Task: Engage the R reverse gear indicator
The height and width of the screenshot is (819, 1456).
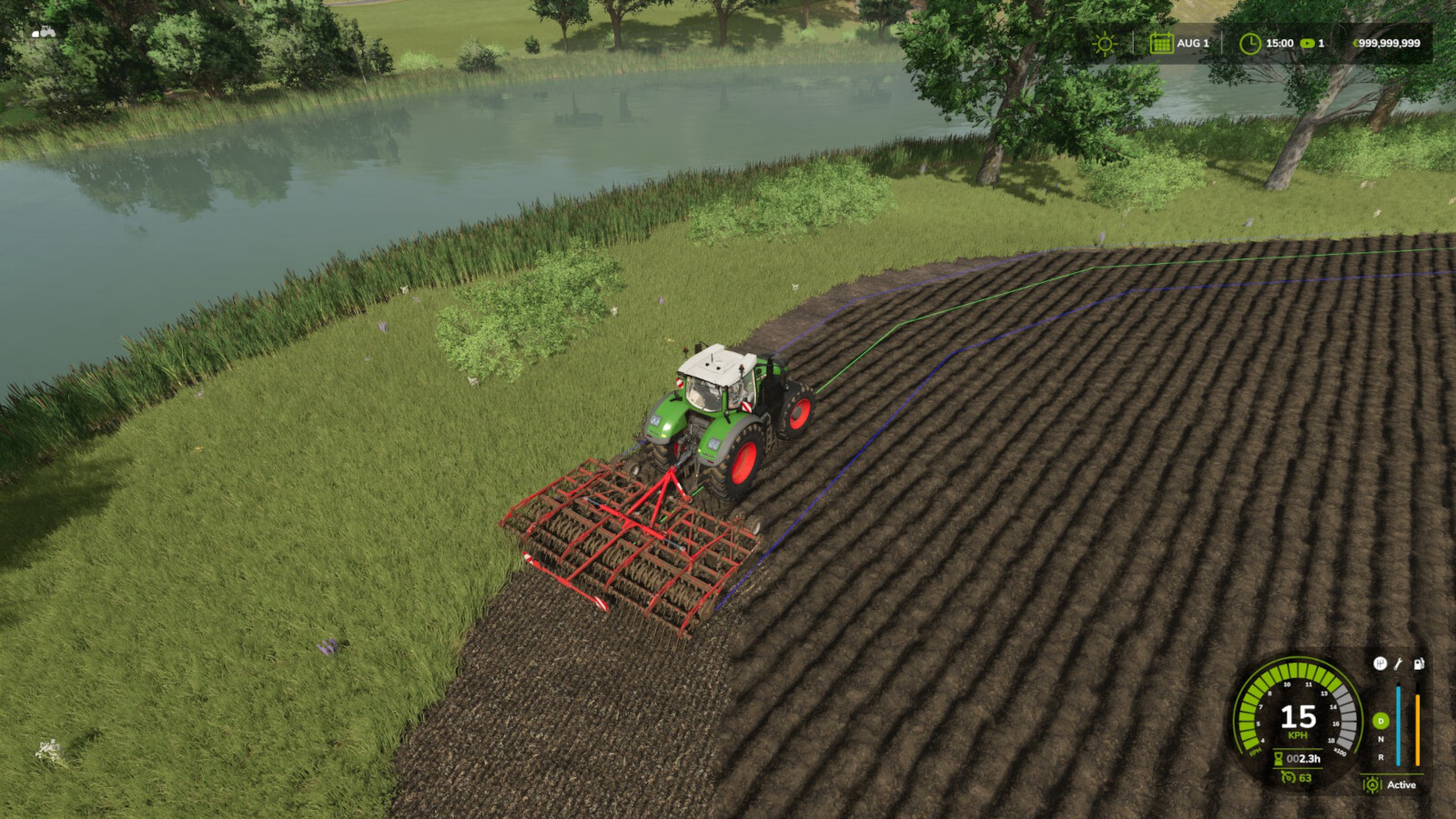Action: click(x=1382, y=755)
